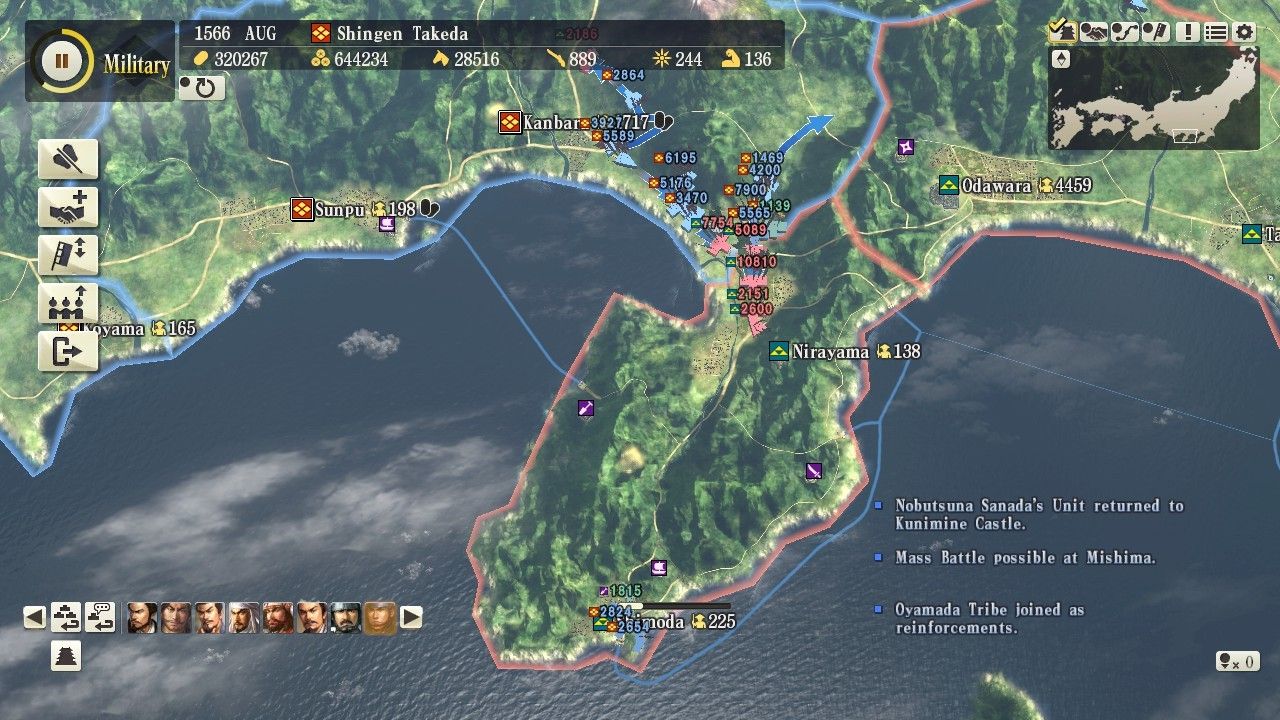Choose the flag with arrows command

[x=68, y=255]
